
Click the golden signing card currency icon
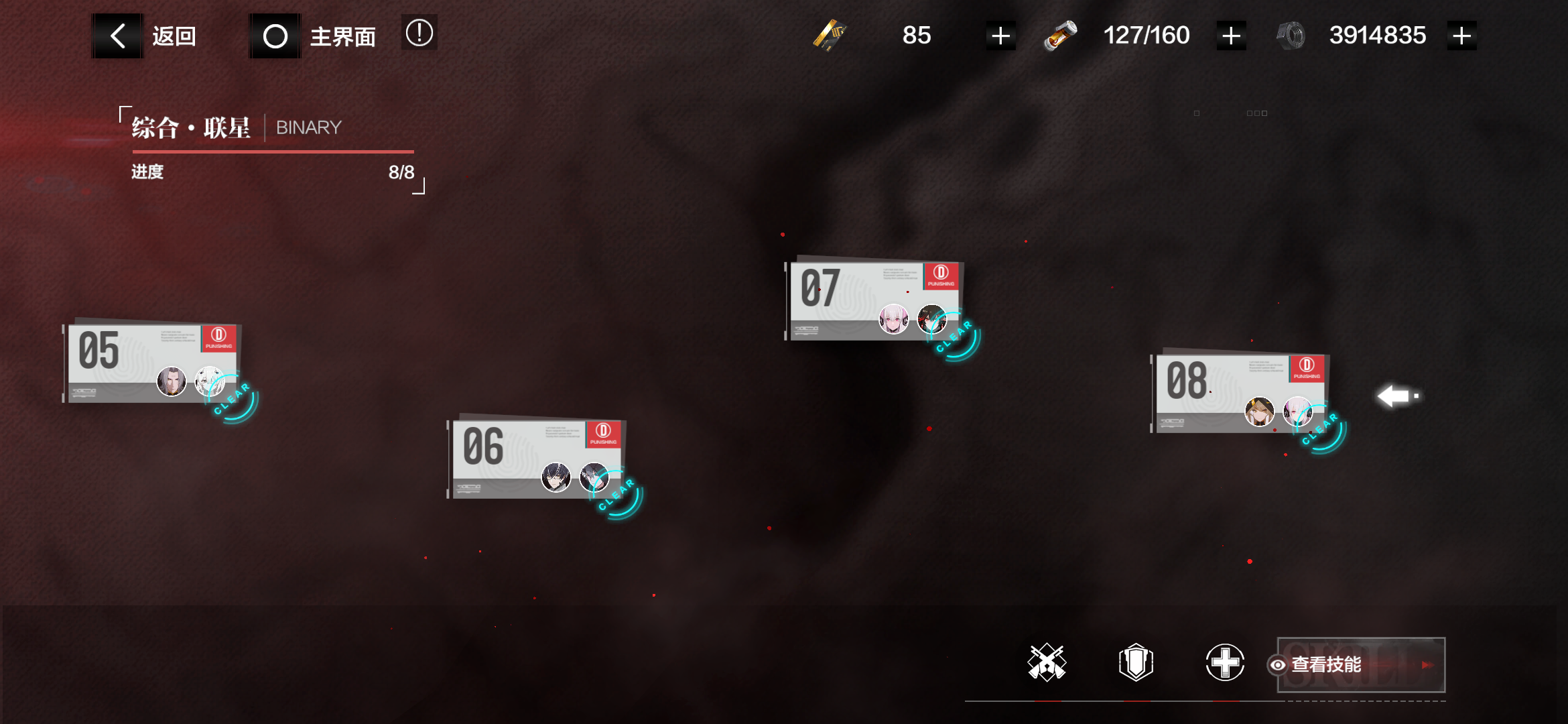point(831,35)
